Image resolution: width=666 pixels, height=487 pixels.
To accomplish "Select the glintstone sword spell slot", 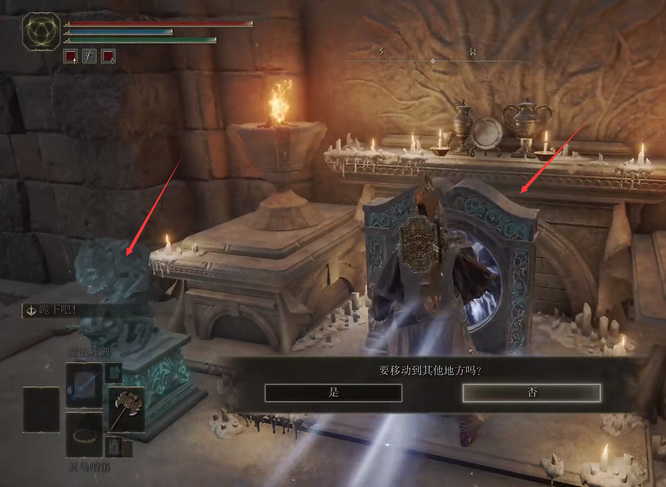I will [84, 386].
